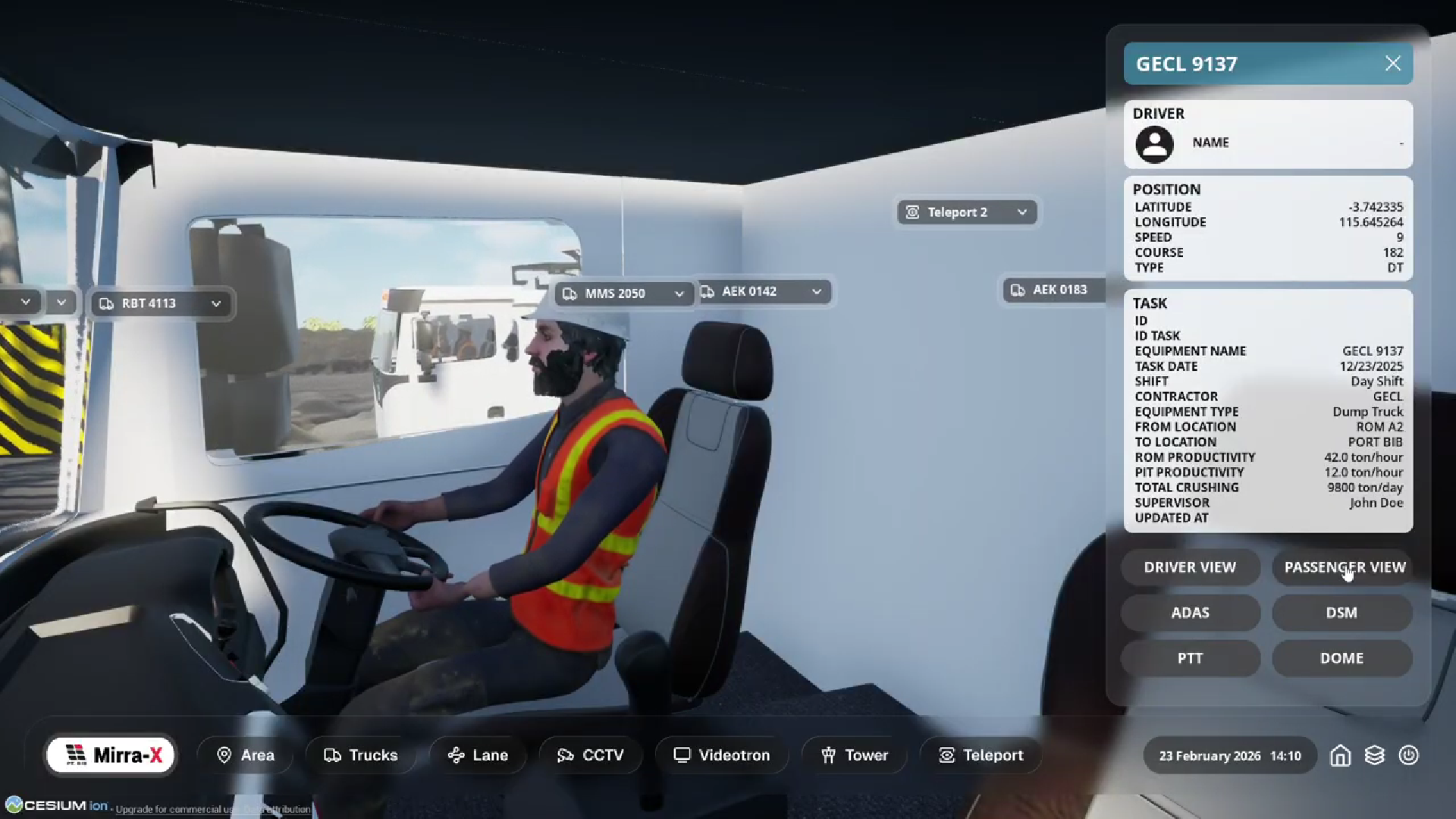Expand the MMS 2050 truck label

(x=679, y=293)
